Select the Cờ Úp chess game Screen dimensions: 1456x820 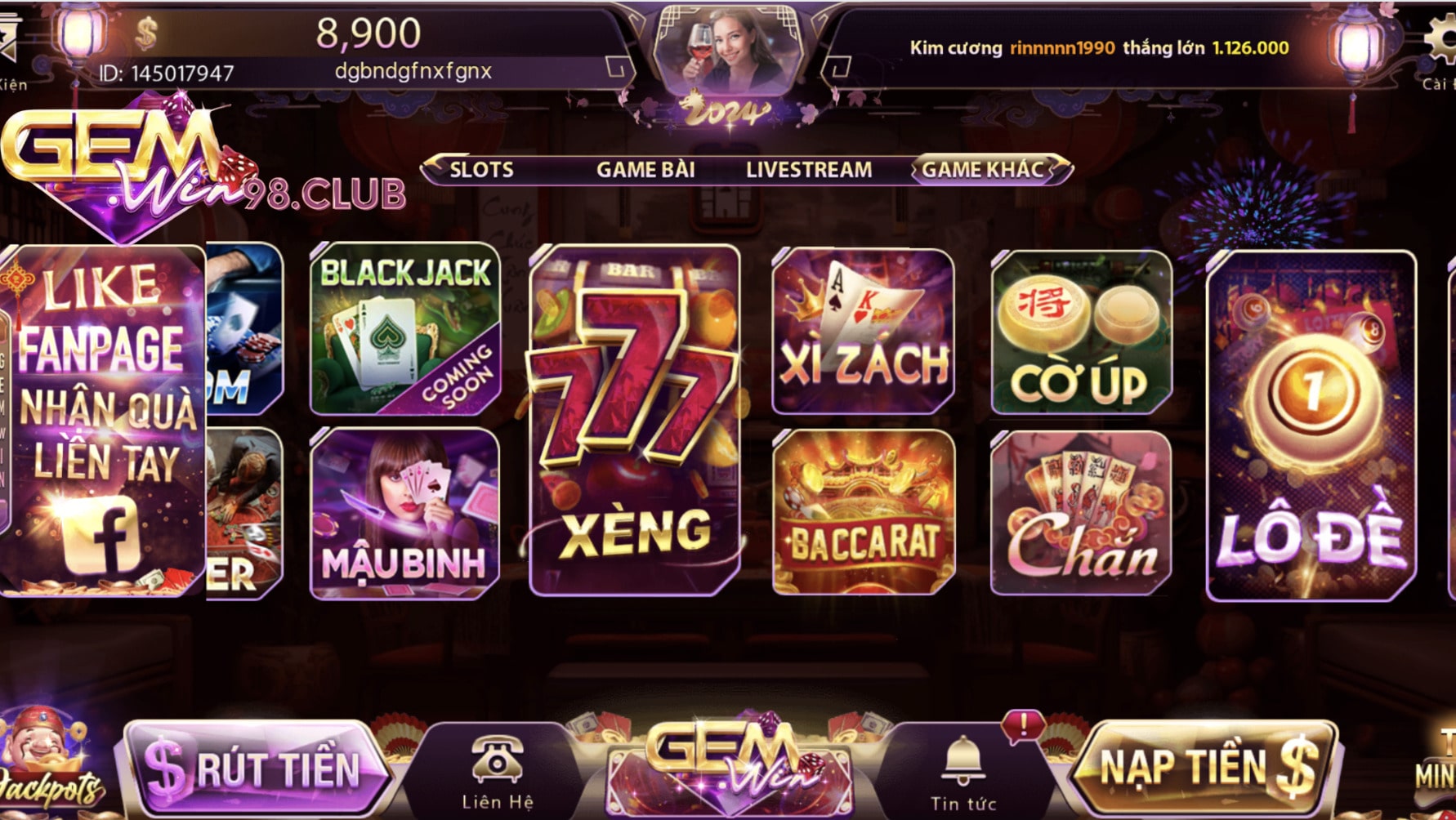tap(1081, 332)
